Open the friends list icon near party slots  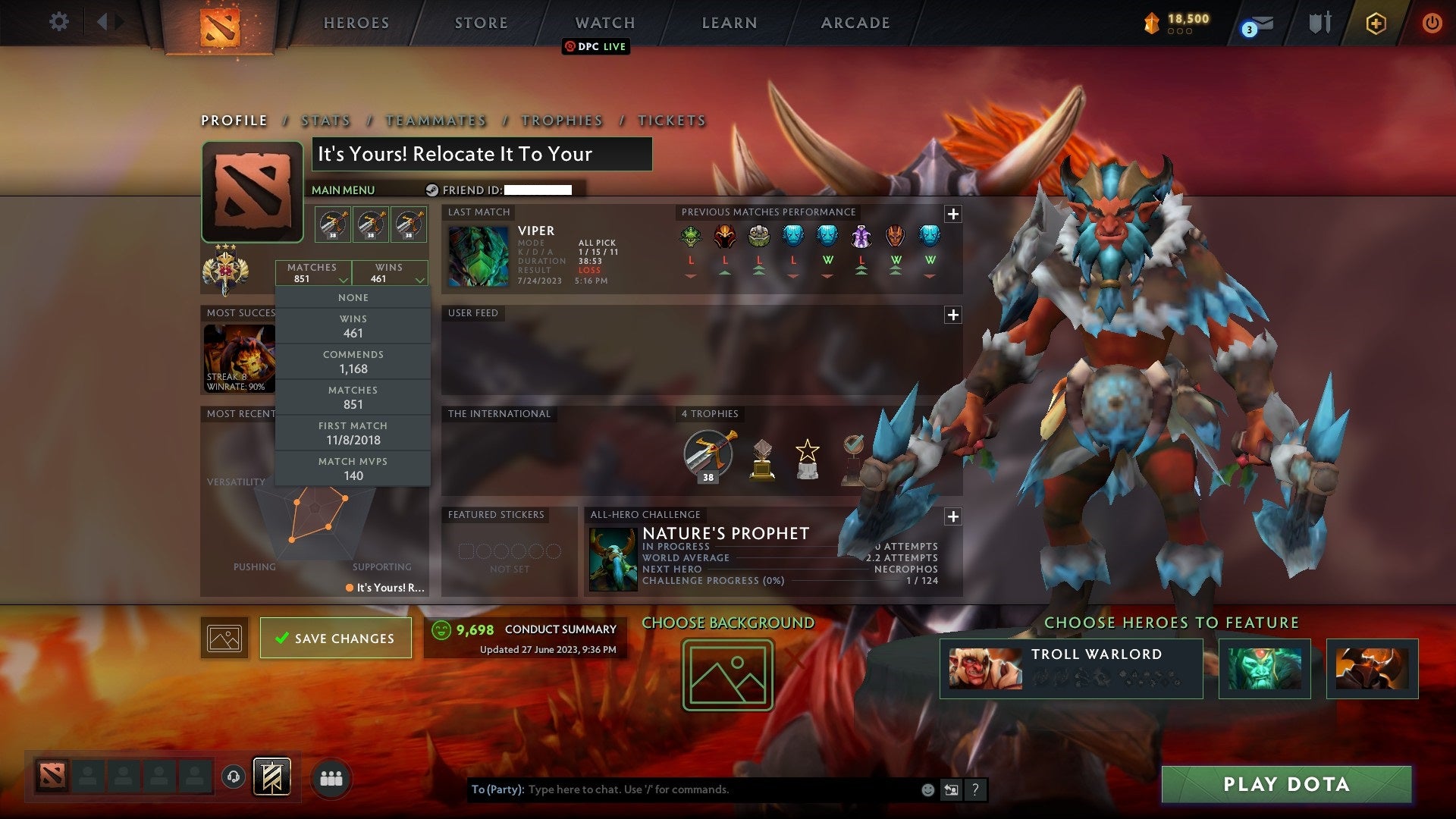coord(331,776)
